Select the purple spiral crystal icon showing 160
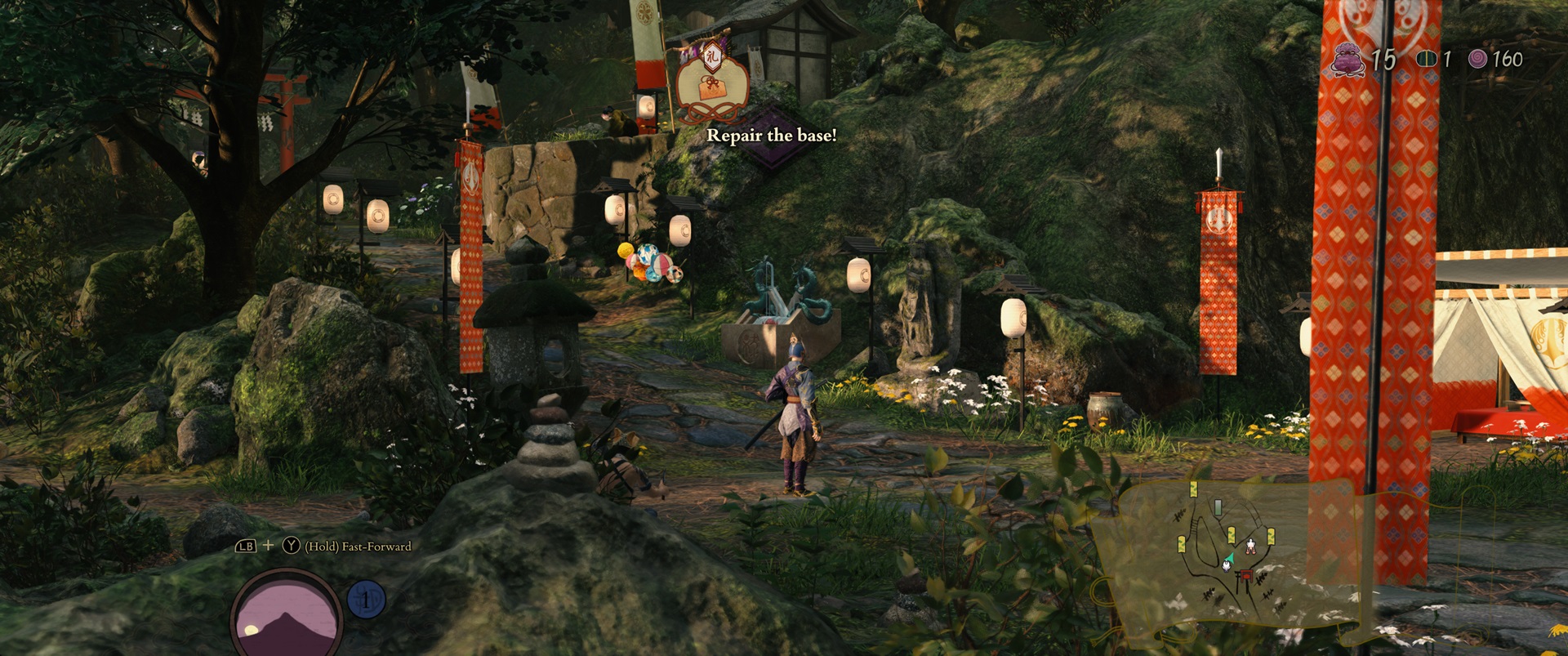1568x656 pixels. pyautogui.click(x=1479, y=59)
